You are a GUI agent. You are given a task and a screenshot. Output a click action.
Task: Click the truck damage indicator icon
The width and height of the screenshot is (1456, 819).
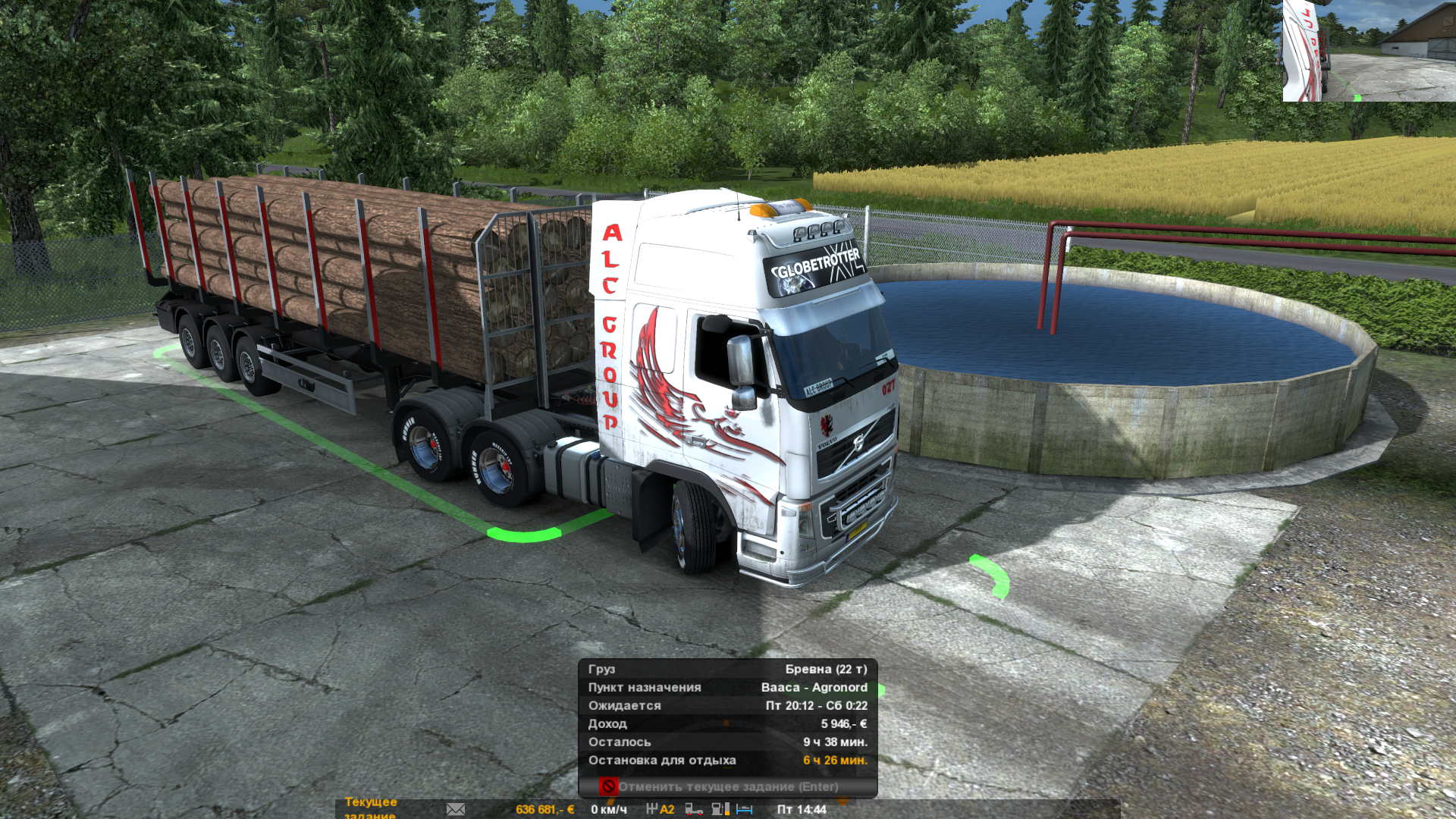point(693,809)
